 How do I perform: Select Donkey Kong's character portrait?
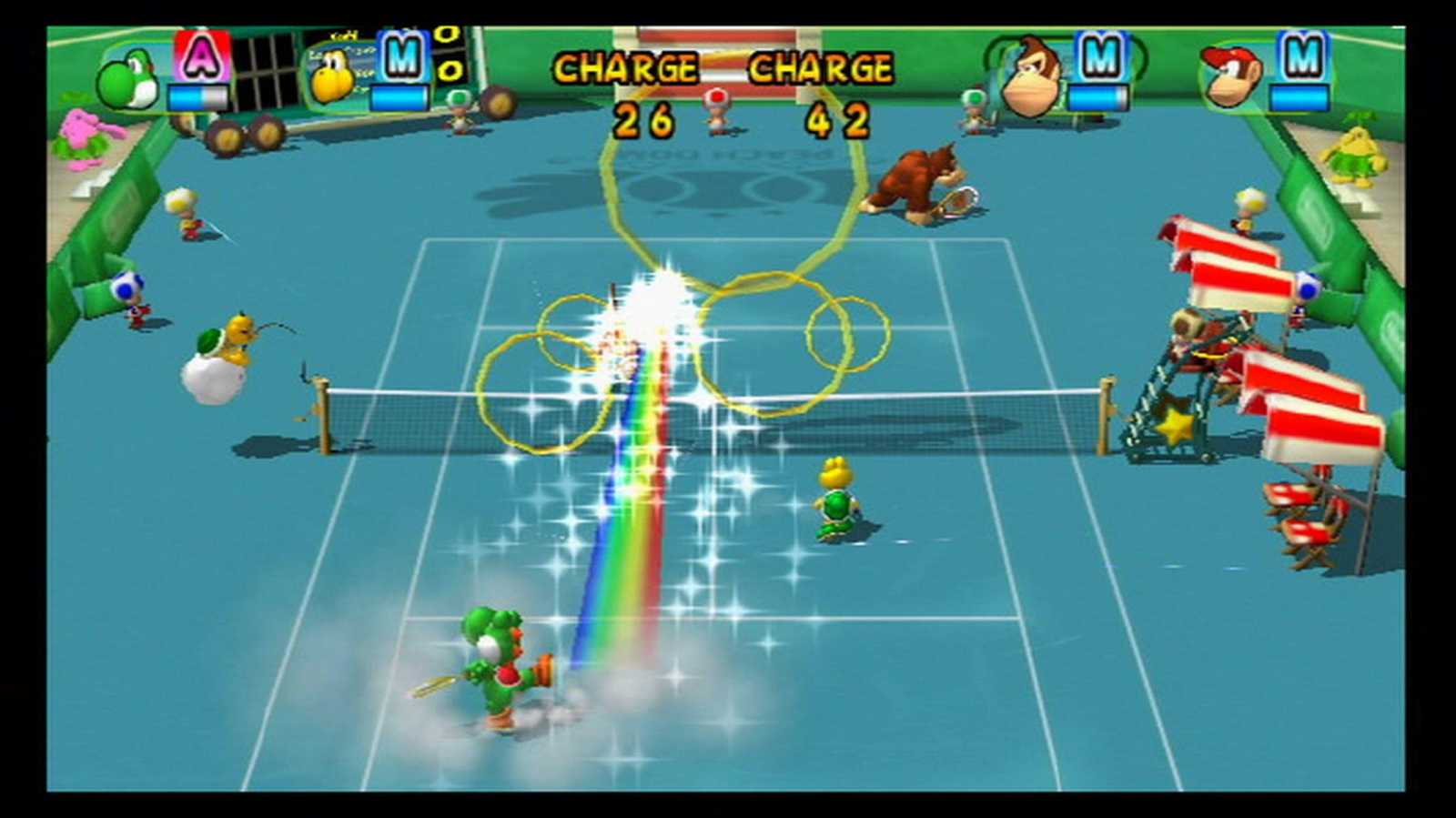point(1033,77)
